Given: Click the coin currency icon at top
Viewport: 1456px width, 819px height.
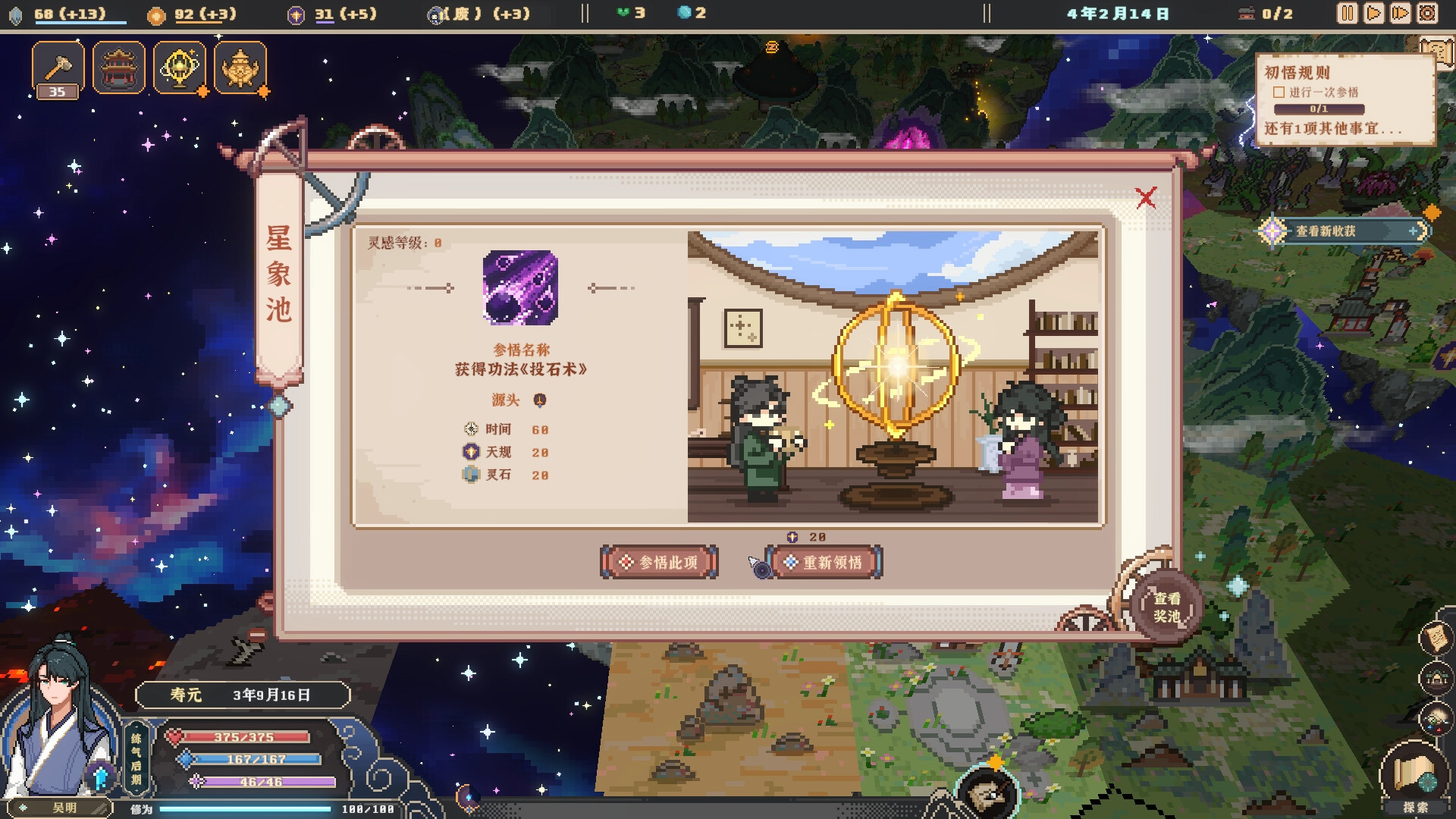Looking at the screenshot, I should click(156, 13).
